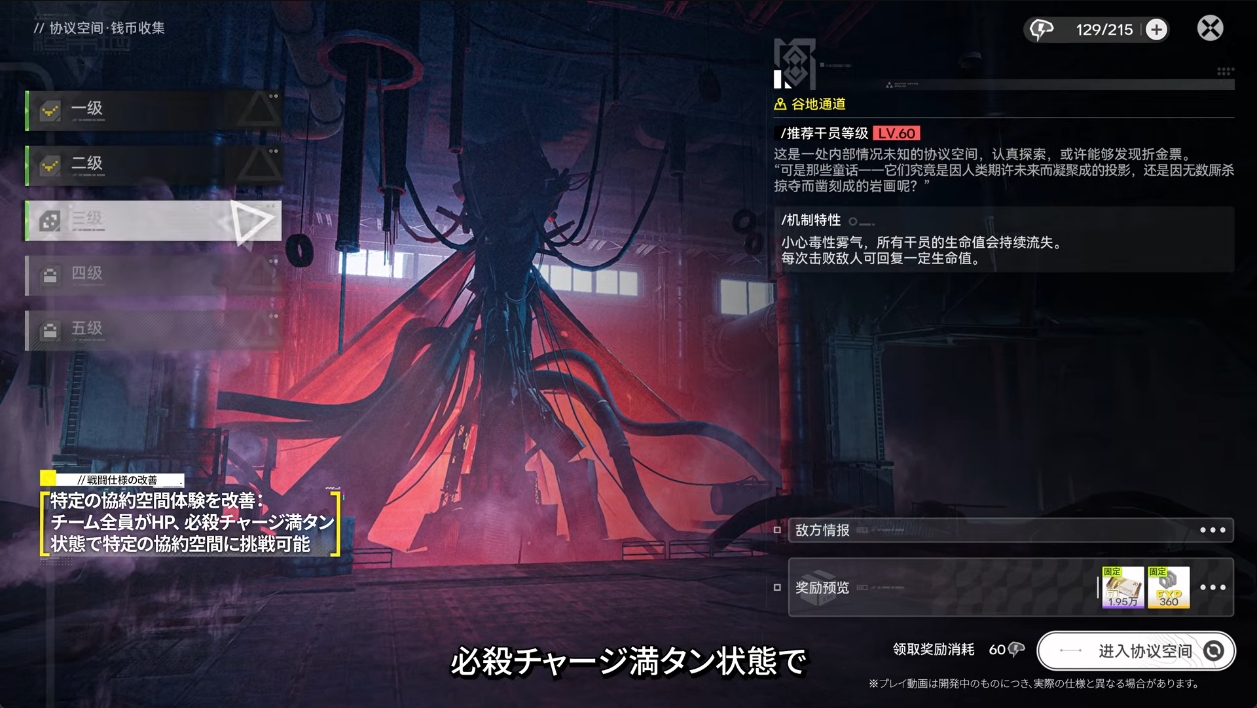Choose the locked 五级 level
Screen dimensions: 1257x708
pyautogui.click(x=152, y=329)
